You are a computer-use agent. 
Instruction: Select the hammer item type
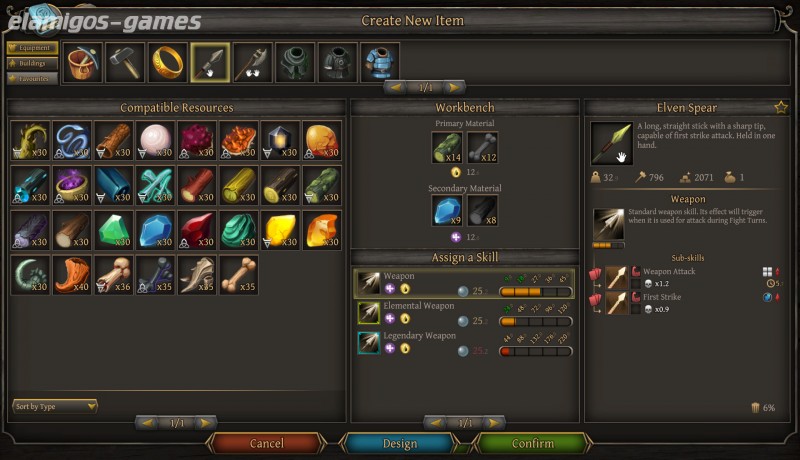pyautogui.click(x=125, y=62)
